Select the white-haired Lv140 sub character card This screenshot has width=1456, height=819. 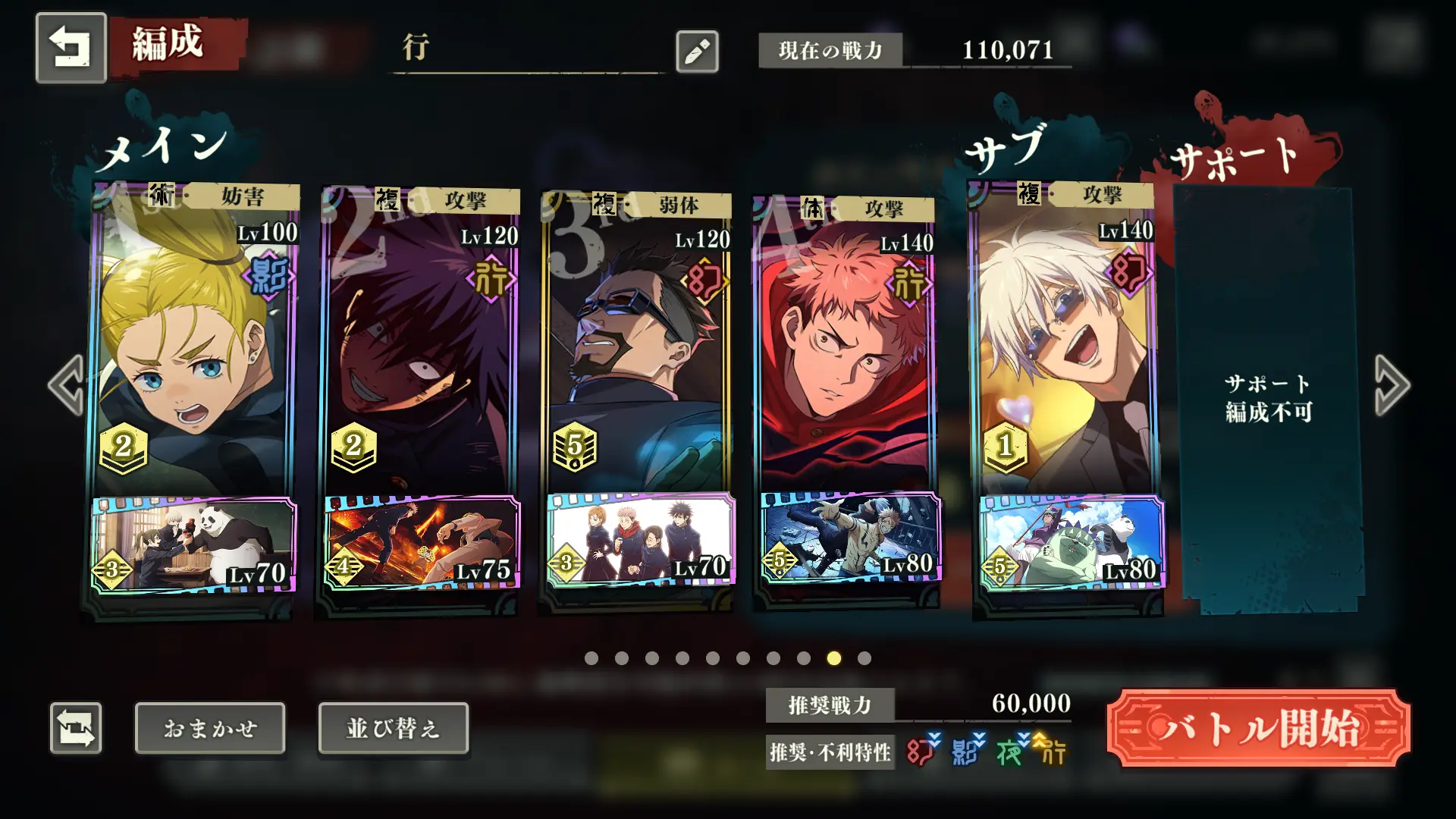(1065, 341)
